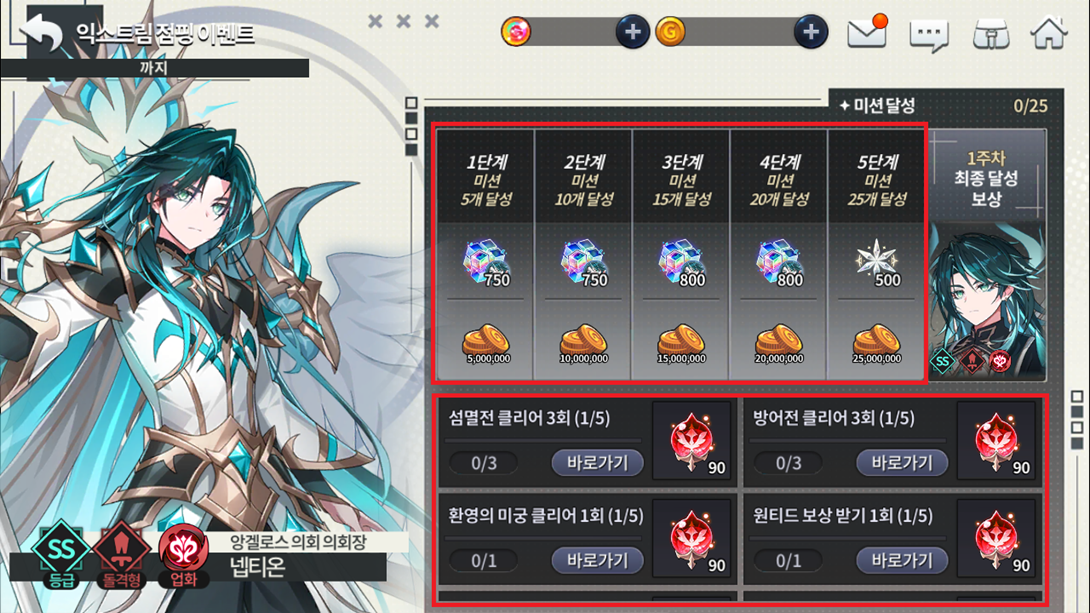Go to 방어전 클리어 mission via 바로가기

coord(902,463)
